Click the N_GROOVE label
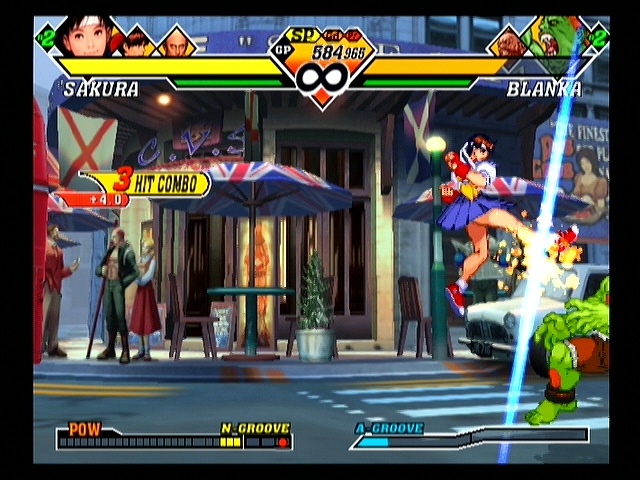Viewport: 640px width, 480px height. (x=255, y=428)
